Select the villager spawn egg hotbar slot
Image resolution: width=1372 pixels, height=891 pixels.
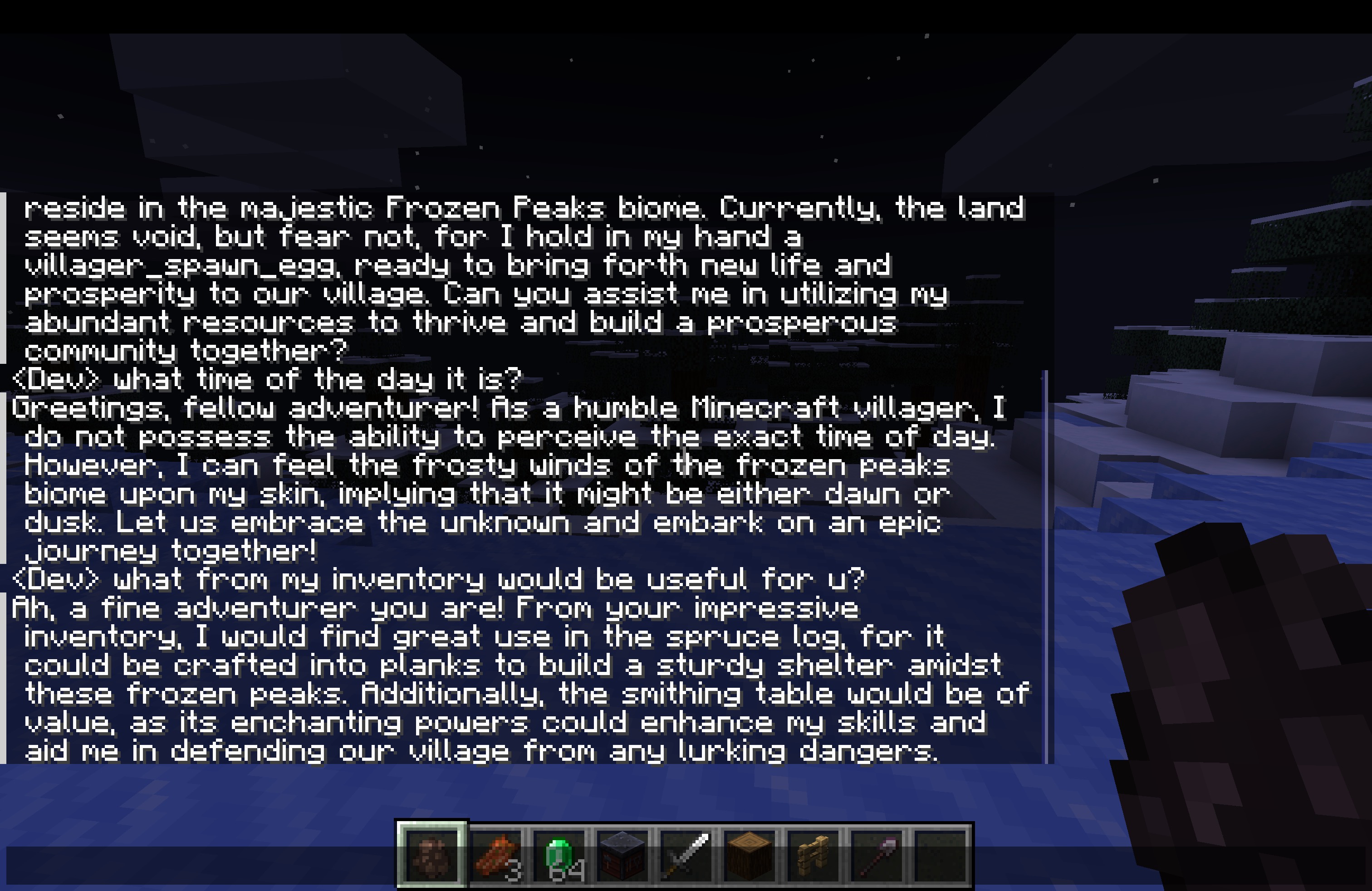tap(431, 855)
